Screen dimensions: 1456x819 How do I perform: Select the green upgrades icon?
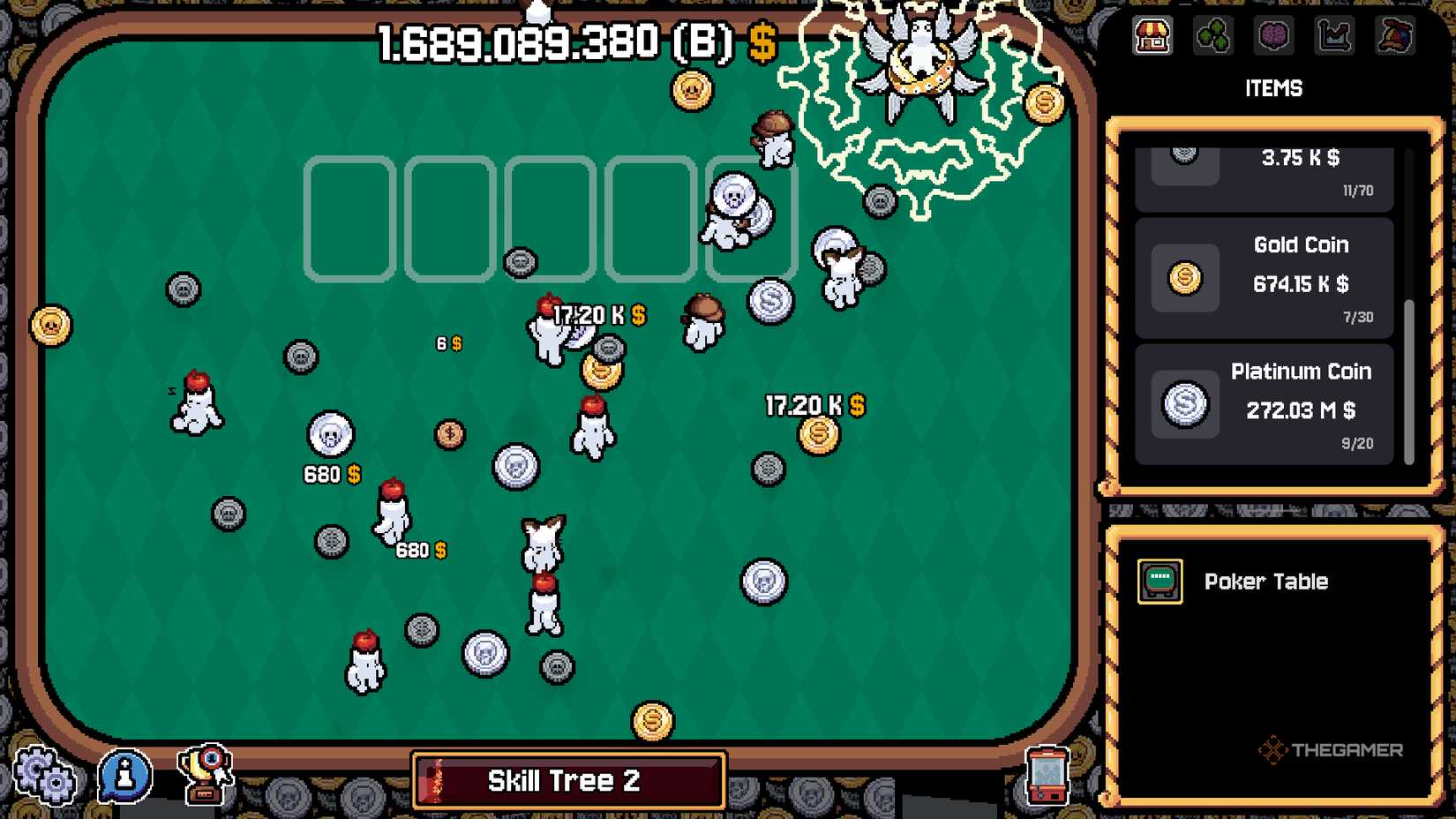click(x=1213, y=37)
